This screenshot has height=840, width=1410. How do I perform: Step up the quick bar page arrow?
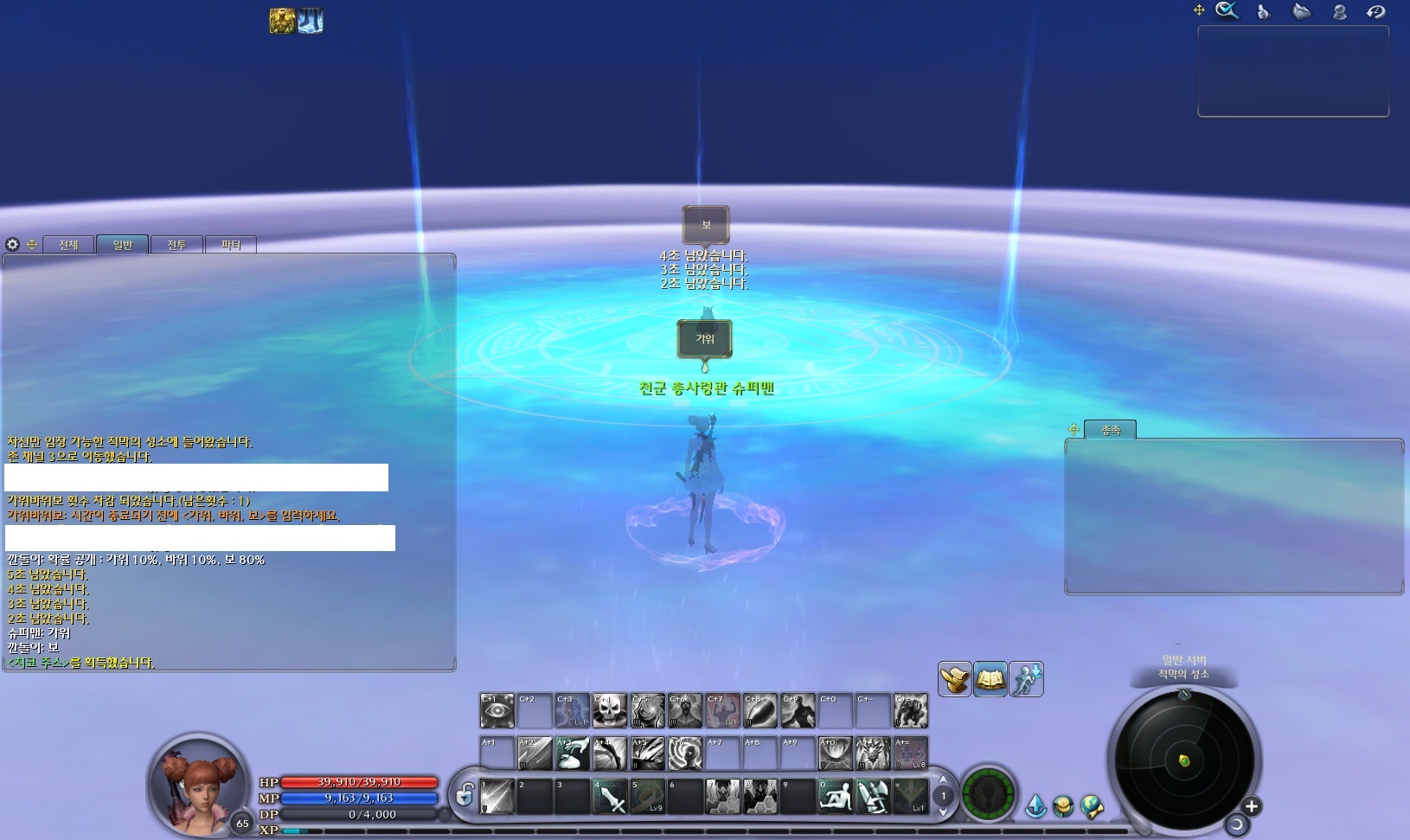pos(942,780)
